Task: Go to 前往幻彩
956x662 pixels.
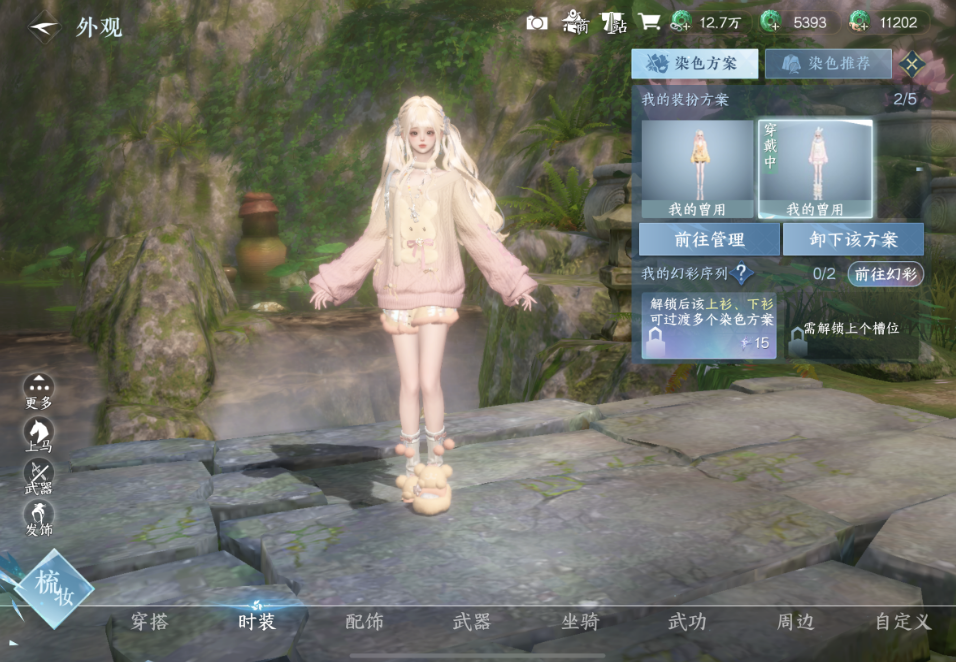Action: pyautogui.click(x=886, y=274)
